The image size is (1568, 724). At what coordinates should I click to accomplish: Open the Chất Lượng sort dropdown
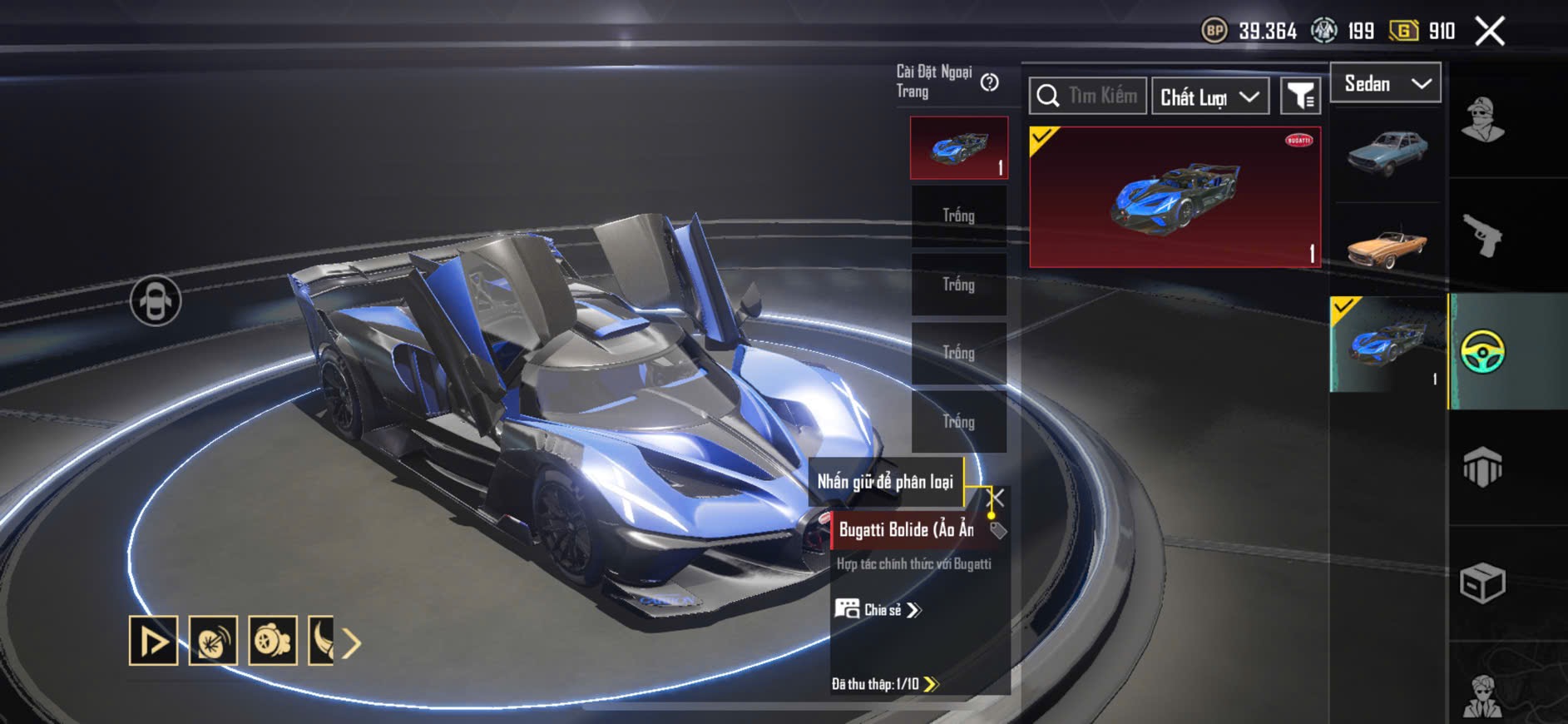pyautogui.click(x=1209, y=97)
